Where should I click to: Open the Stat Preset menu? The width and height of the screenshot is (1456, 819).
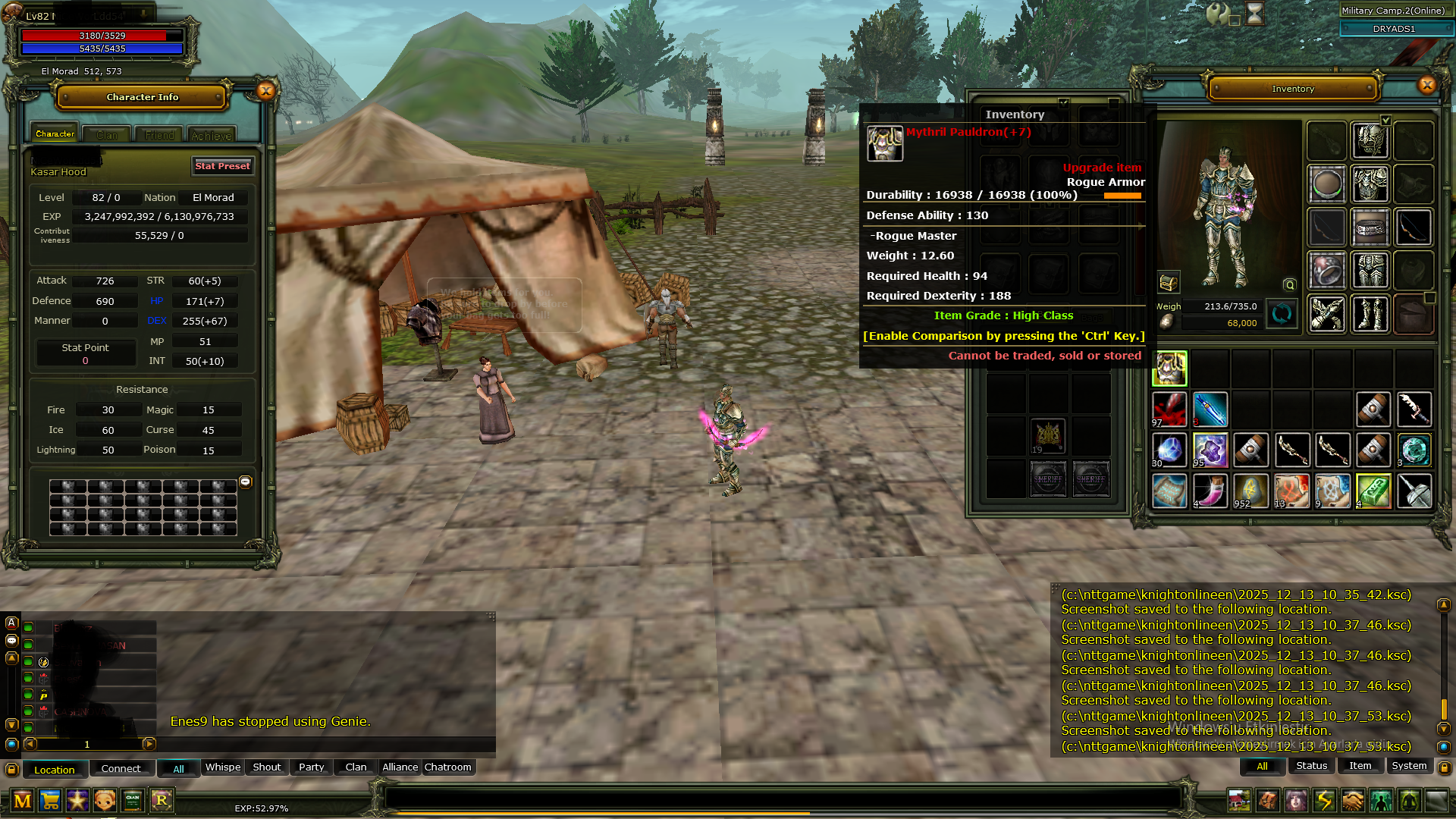[x=222, y=166]
